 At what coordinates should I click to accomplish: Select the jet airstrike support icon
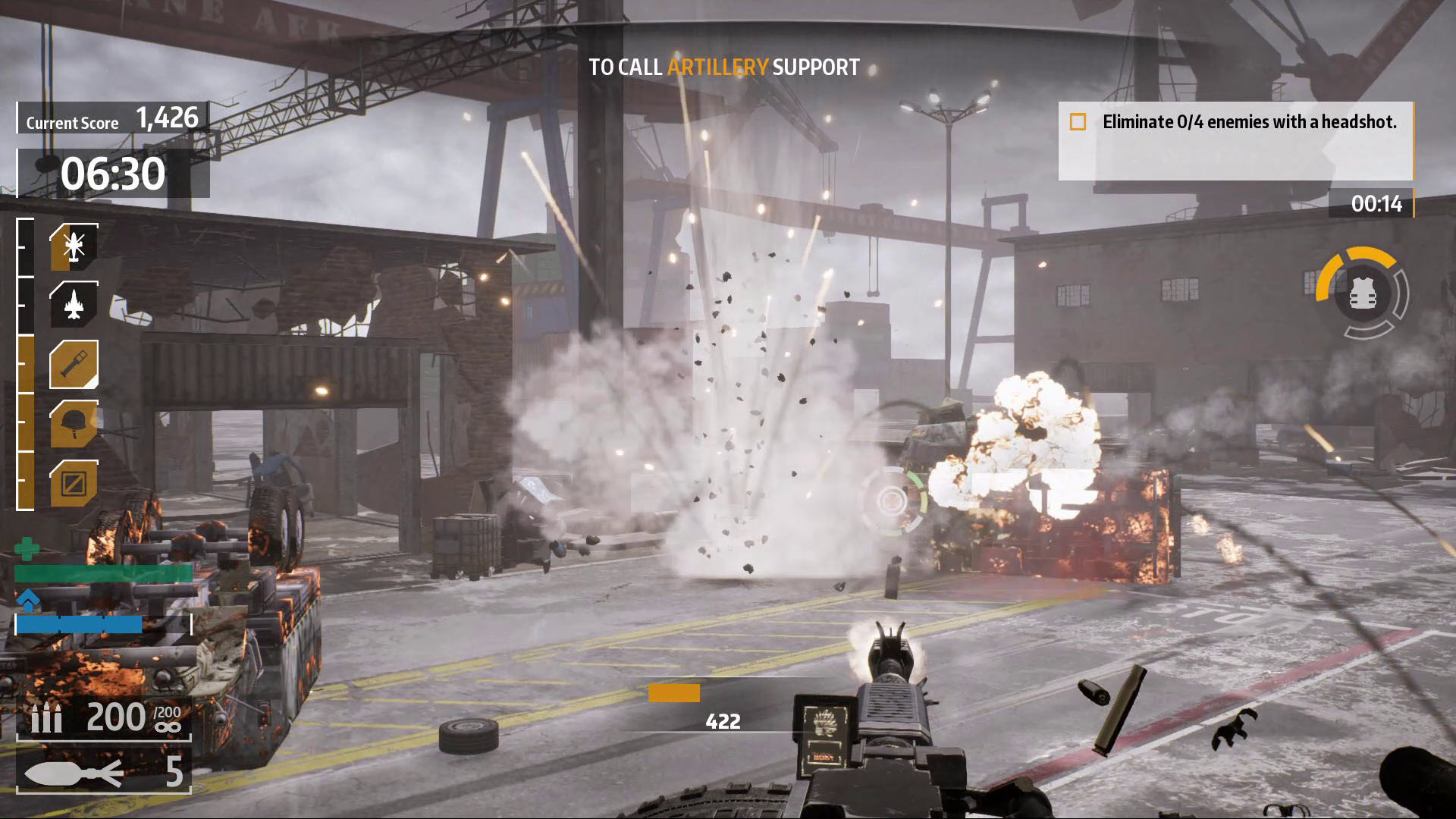(x=72, y=303)
